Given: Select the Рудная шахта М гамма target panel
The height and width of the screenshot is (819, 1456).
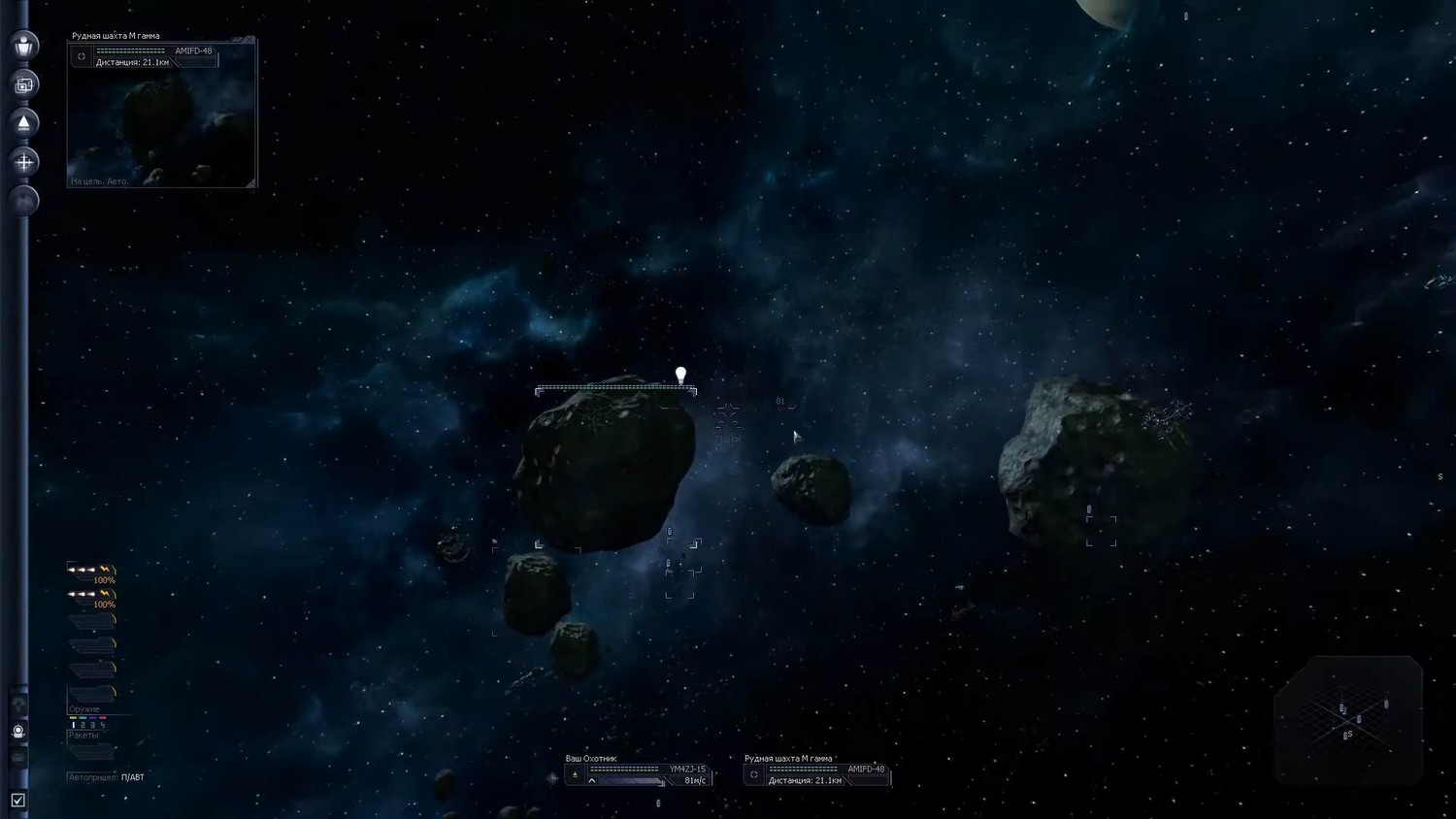Looking at the screenshot, I should coord(816,774).
